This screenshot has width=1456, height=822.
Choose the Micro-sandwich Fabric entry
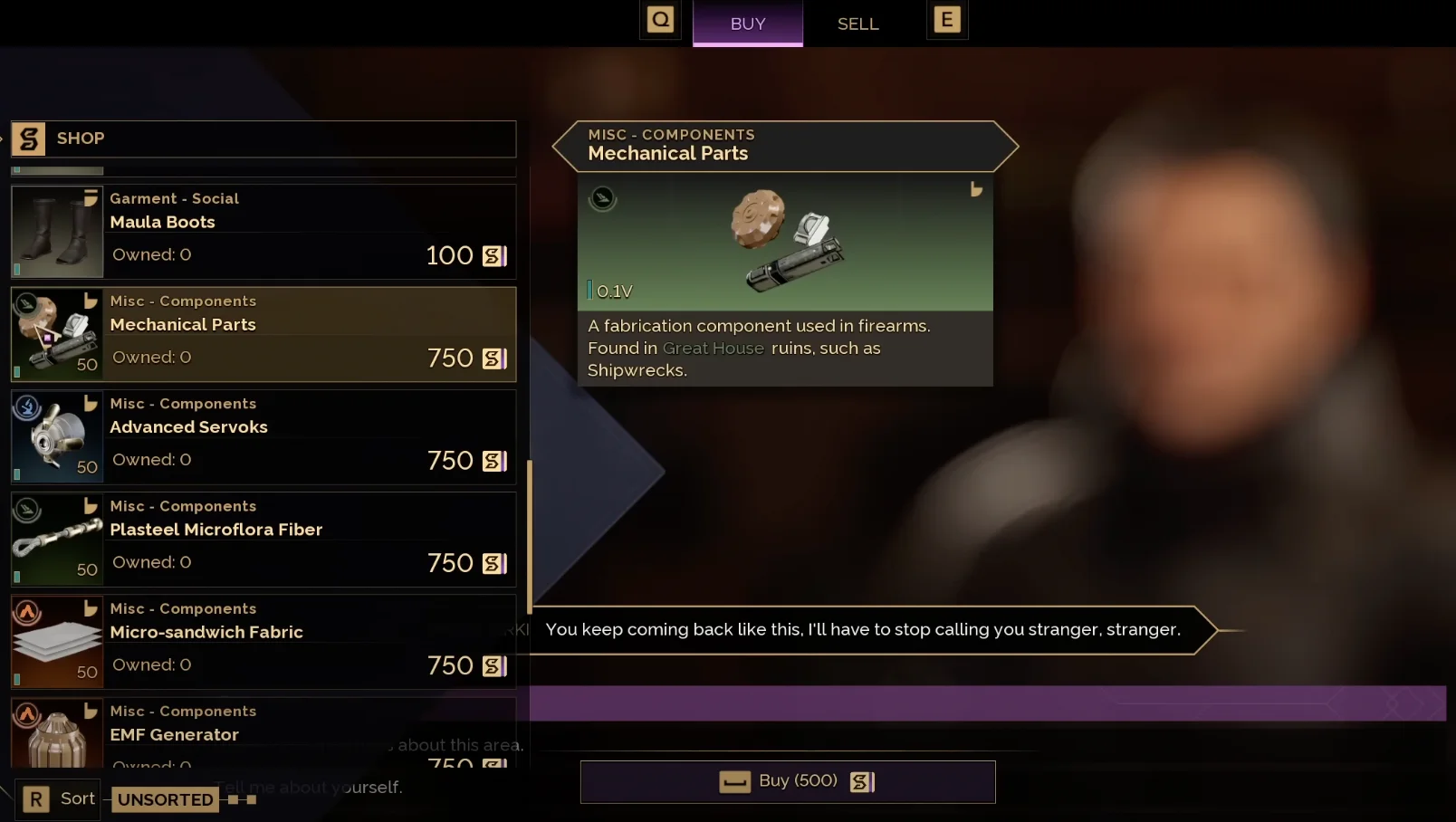[263, 641]
